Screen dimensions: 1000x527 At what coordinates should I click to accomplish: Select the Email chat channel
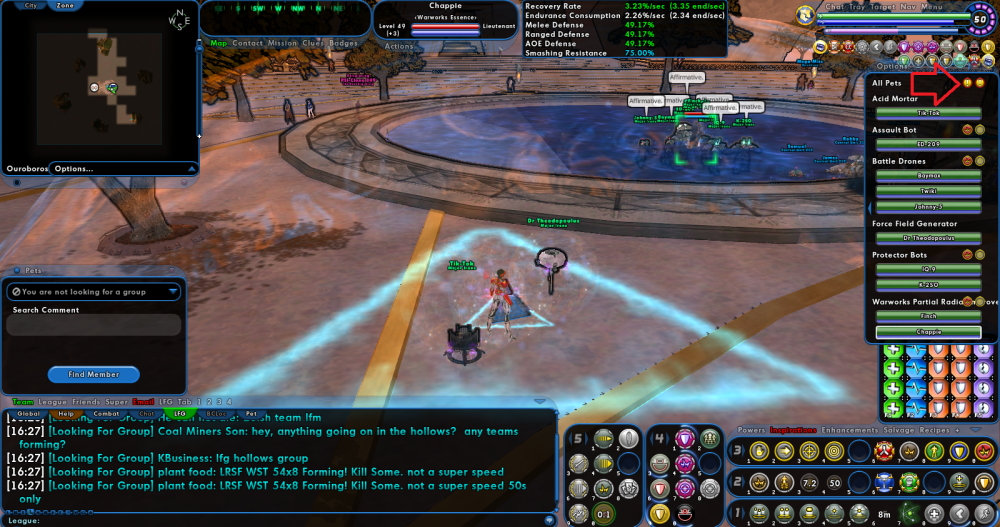pyautogui.click(x=144, y=401)
